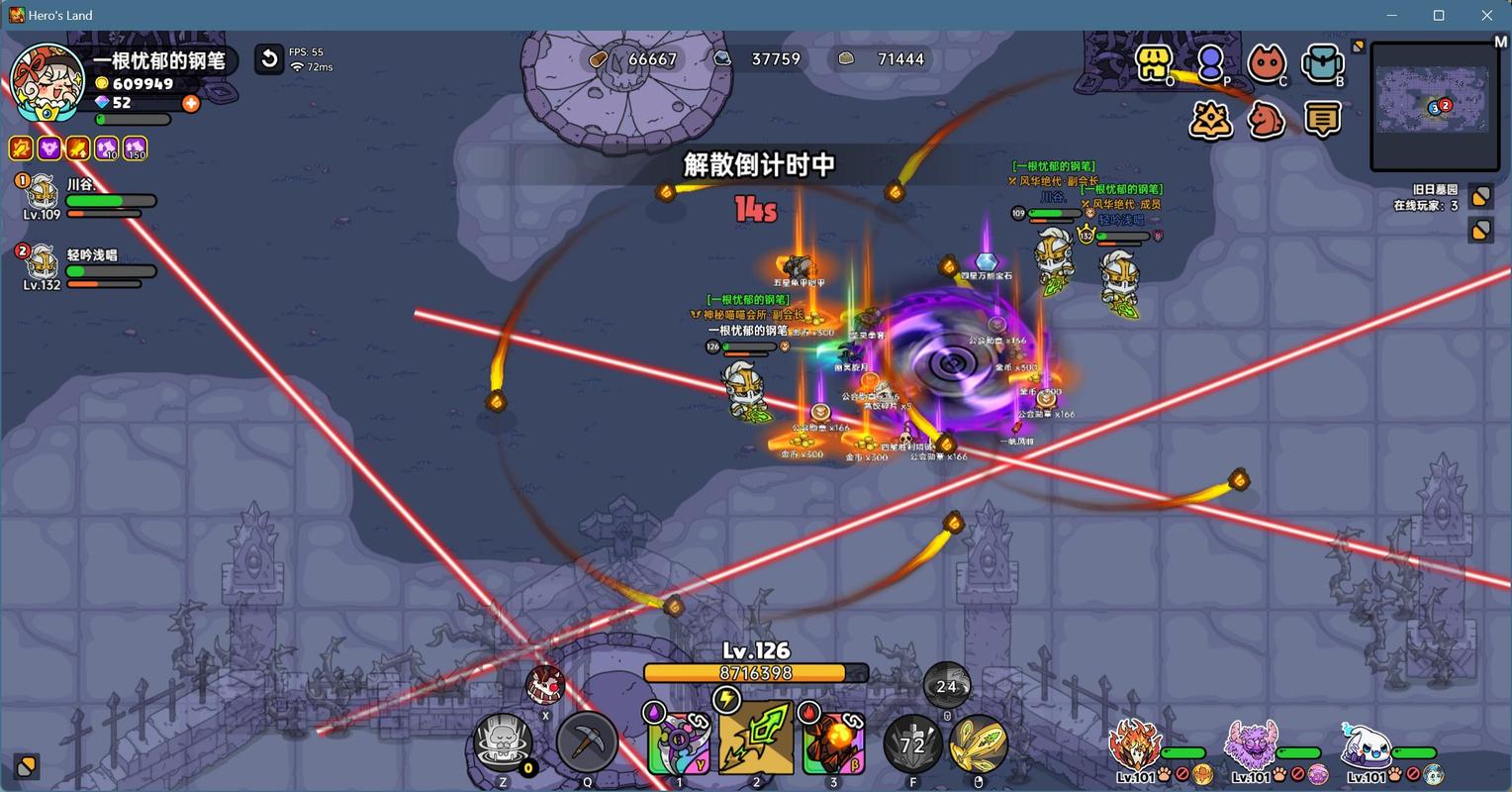The image size is (1512, 792).
Task: Use the pickaxe tool slot
Action: pyautogui.click(x=587, y=742)
